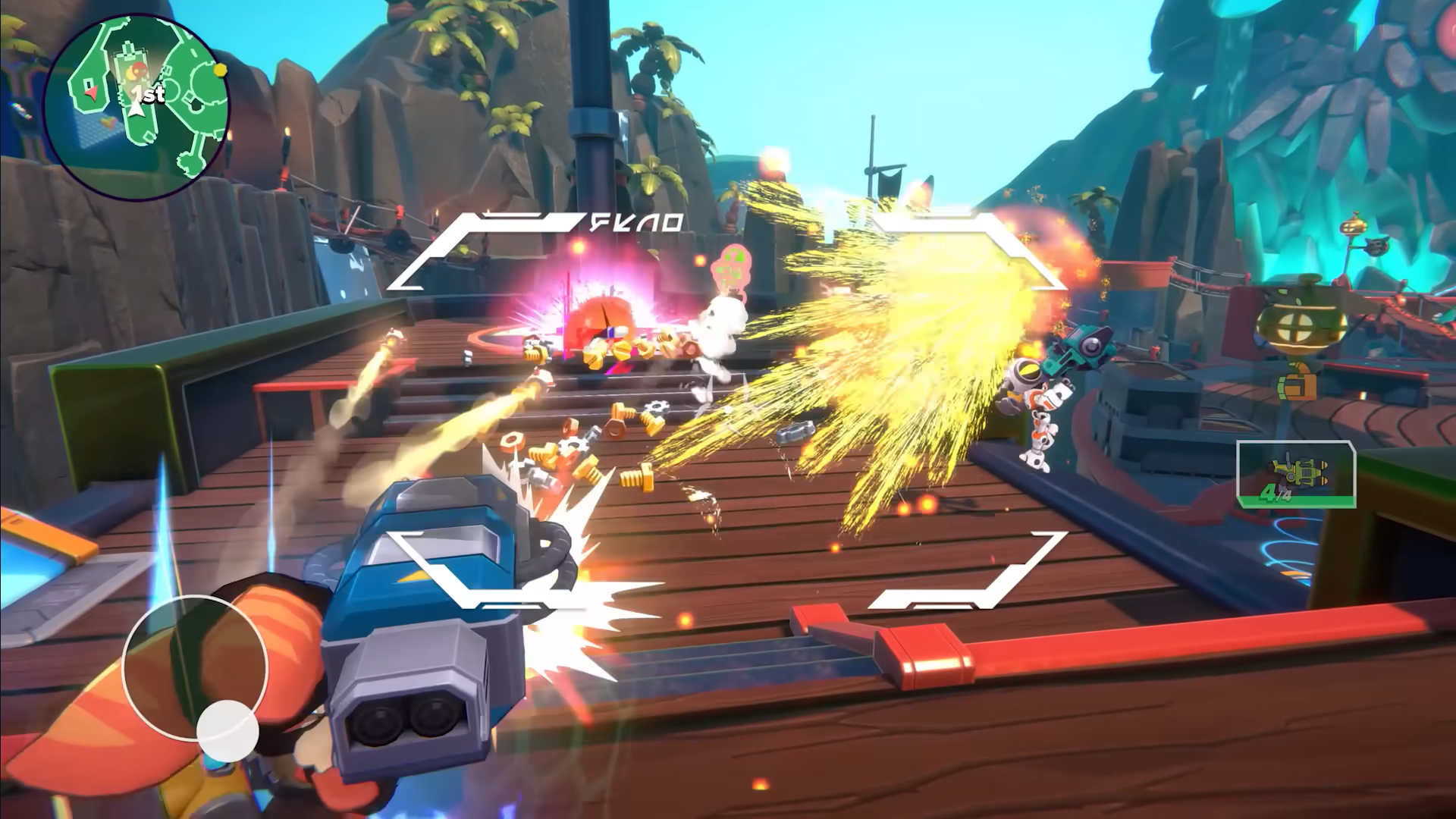Tap the virtual movement stick outer ring

pyautogui.click(x=197, y=666)
